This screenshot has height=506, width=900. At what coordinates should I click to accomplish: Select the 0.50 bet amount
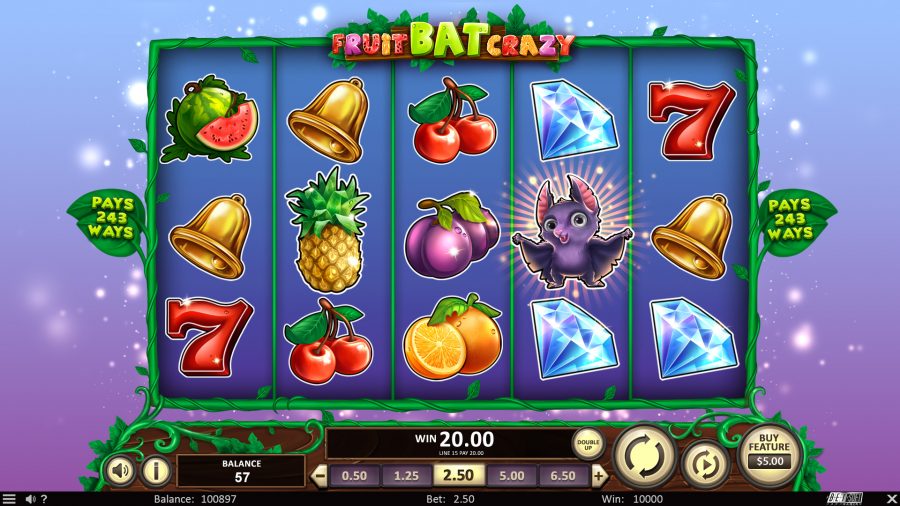353,476
